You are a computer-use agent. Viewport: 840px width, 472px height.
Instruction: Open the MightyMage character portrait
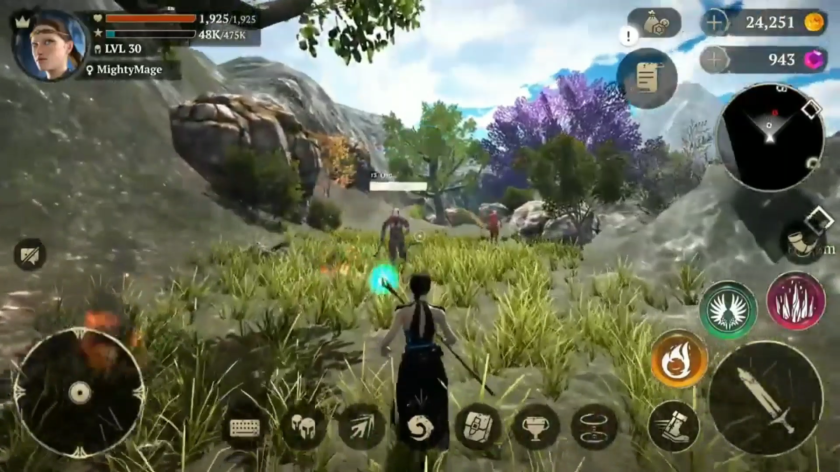coord(50,44)
